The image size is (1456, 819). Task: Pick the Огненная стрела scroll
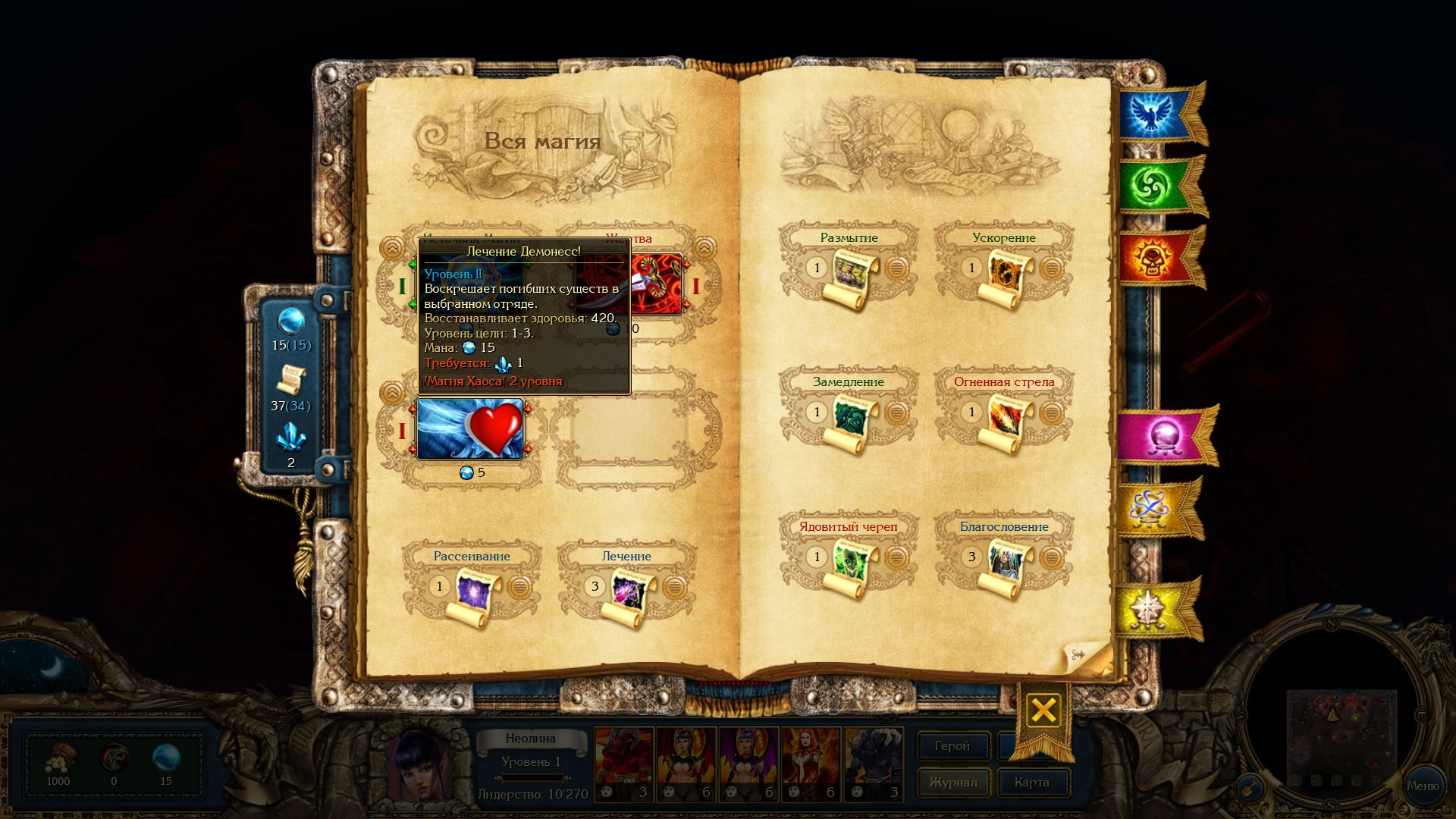click(x=1008, y=421)
